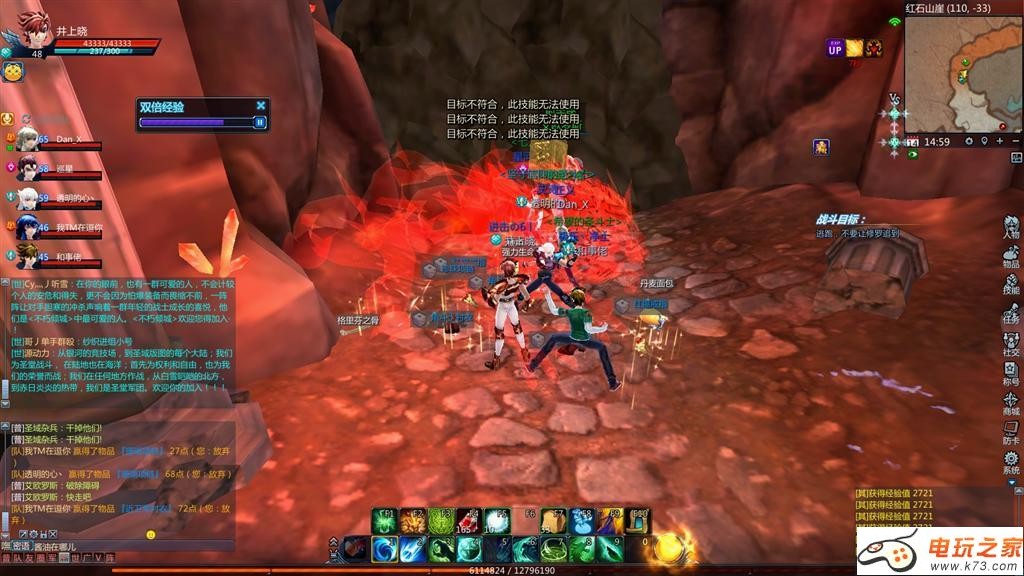This screenshot has height=576, width=1024.
Task: Open the 人物 character menu
Action: 1011,229
